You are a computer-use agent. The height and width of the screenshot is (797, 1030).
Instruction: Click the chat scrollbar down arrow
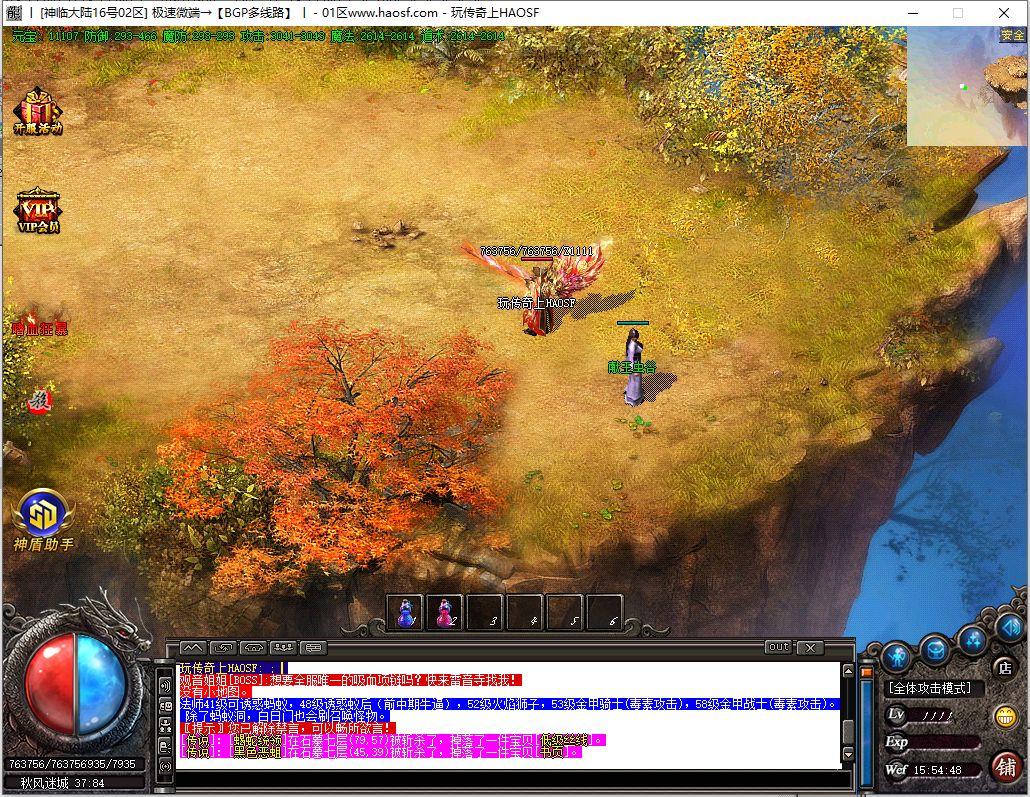point(848,753)
